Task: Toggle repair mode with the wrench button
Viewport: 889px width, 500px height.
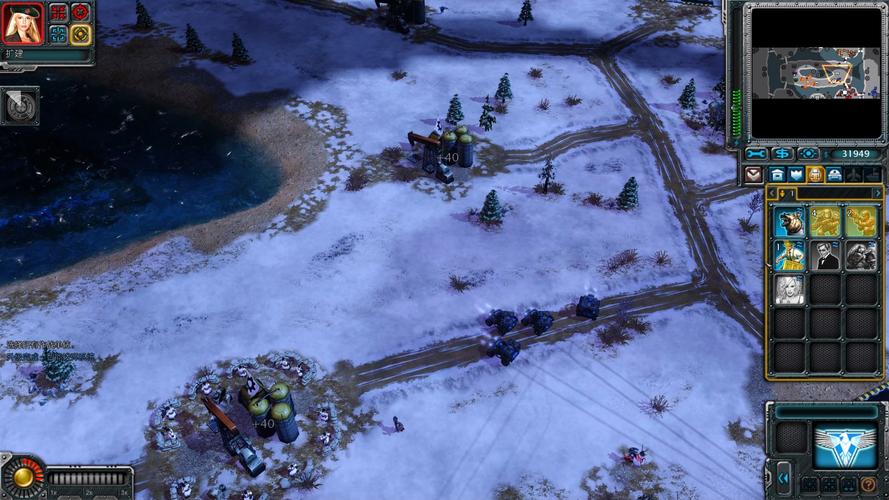Action: point(756,154)
